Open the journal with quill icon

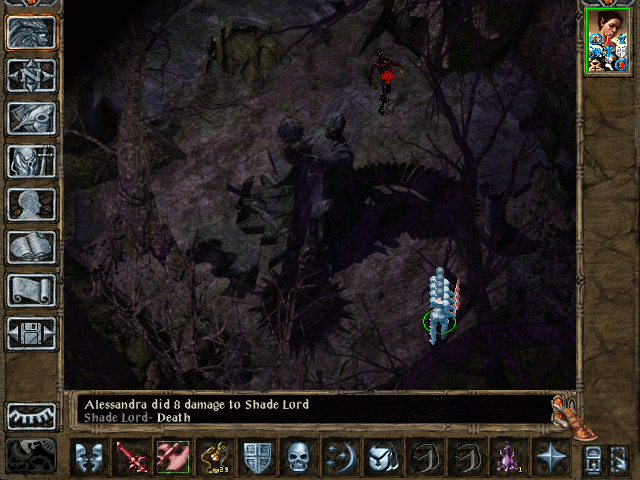click(31, 117)
